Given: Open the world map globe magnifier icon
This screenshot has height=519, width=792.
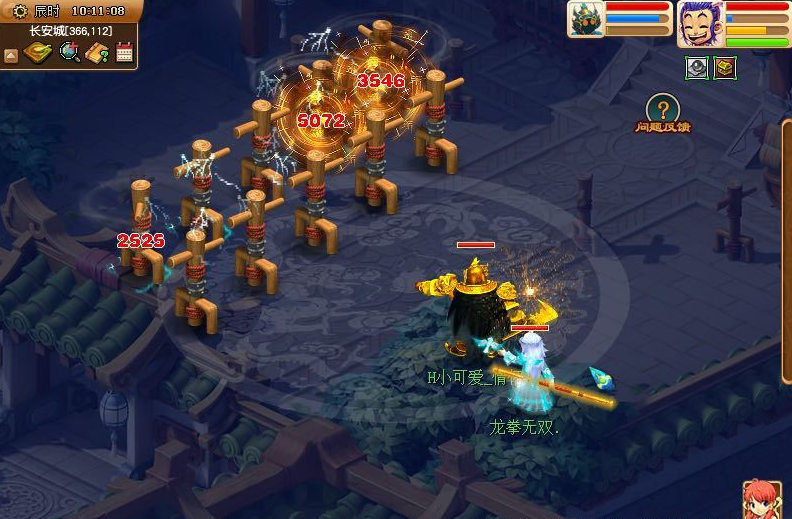Looking at the screenshot, I should [69, 52].
